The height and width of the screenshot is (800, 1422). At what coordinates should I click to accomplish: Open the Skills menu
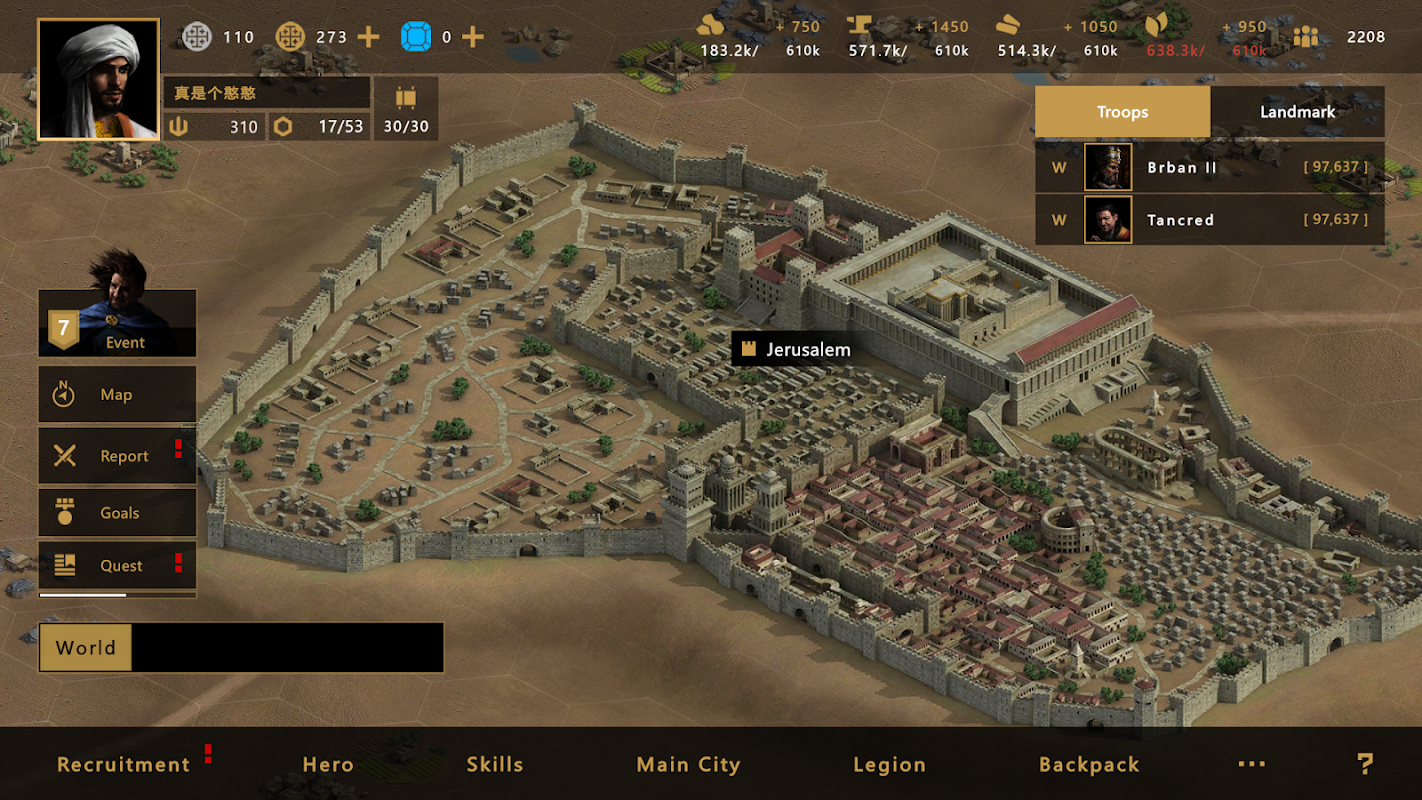tap(495, 765)
